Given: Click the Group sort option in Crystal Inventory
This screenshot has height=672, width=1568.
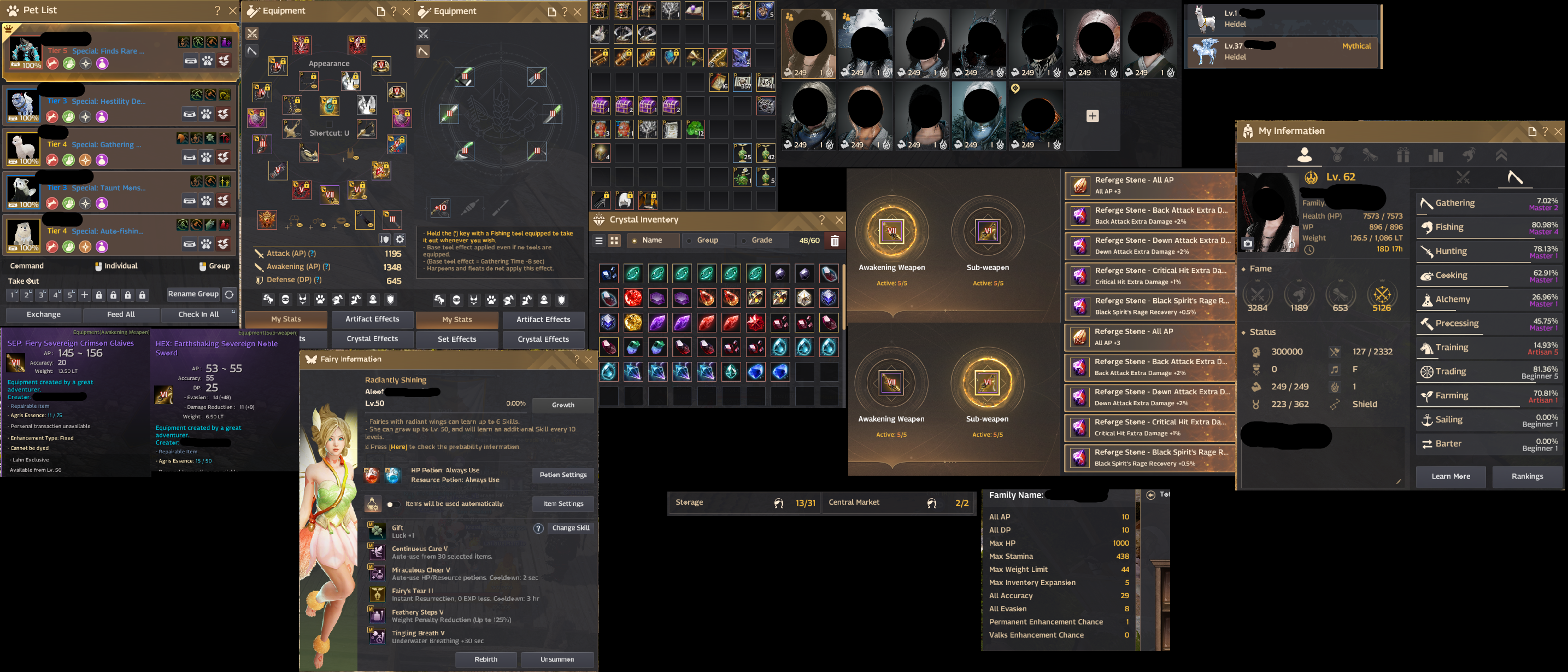Looking at the screenshot, I should pos(707,240).
